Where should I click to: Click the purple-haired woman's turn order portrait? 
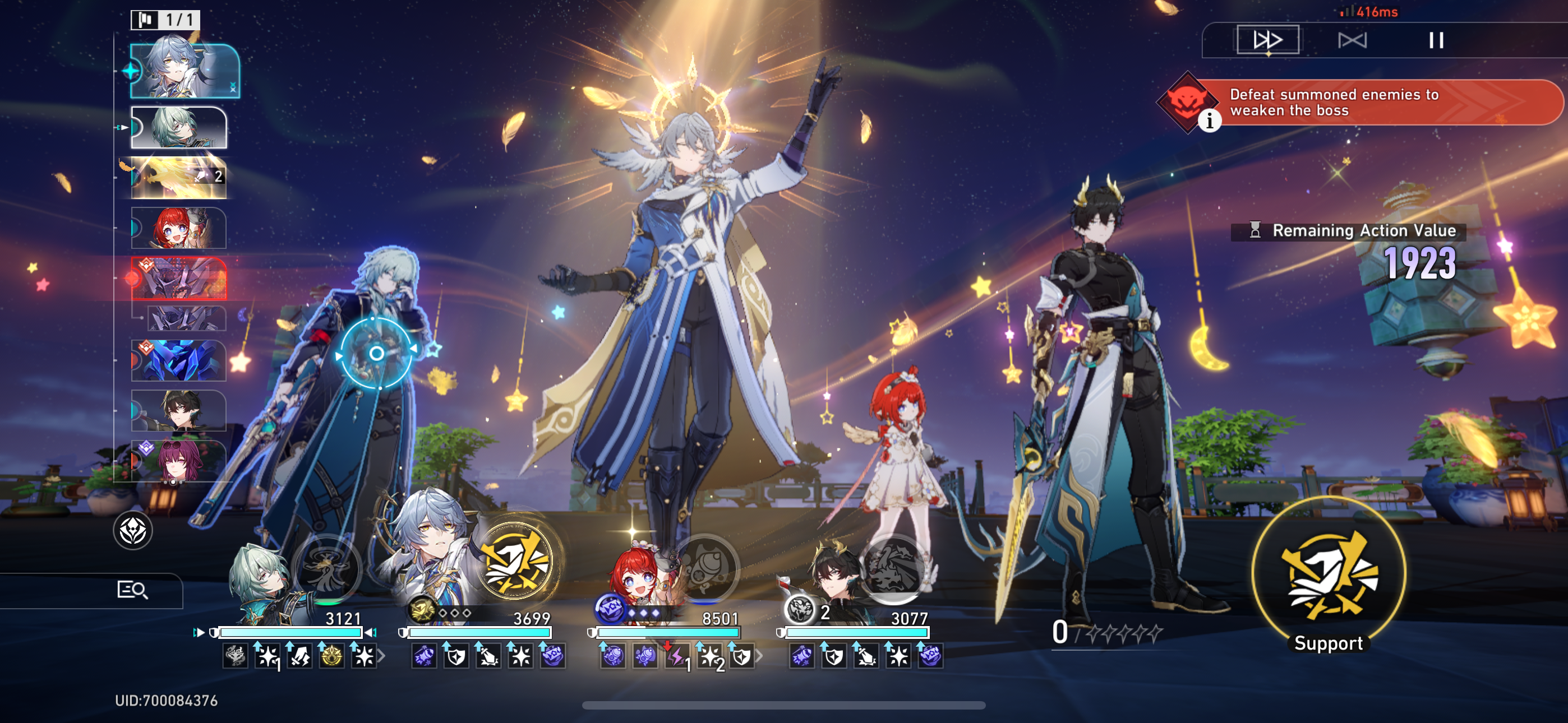click(x=179, y=461)
